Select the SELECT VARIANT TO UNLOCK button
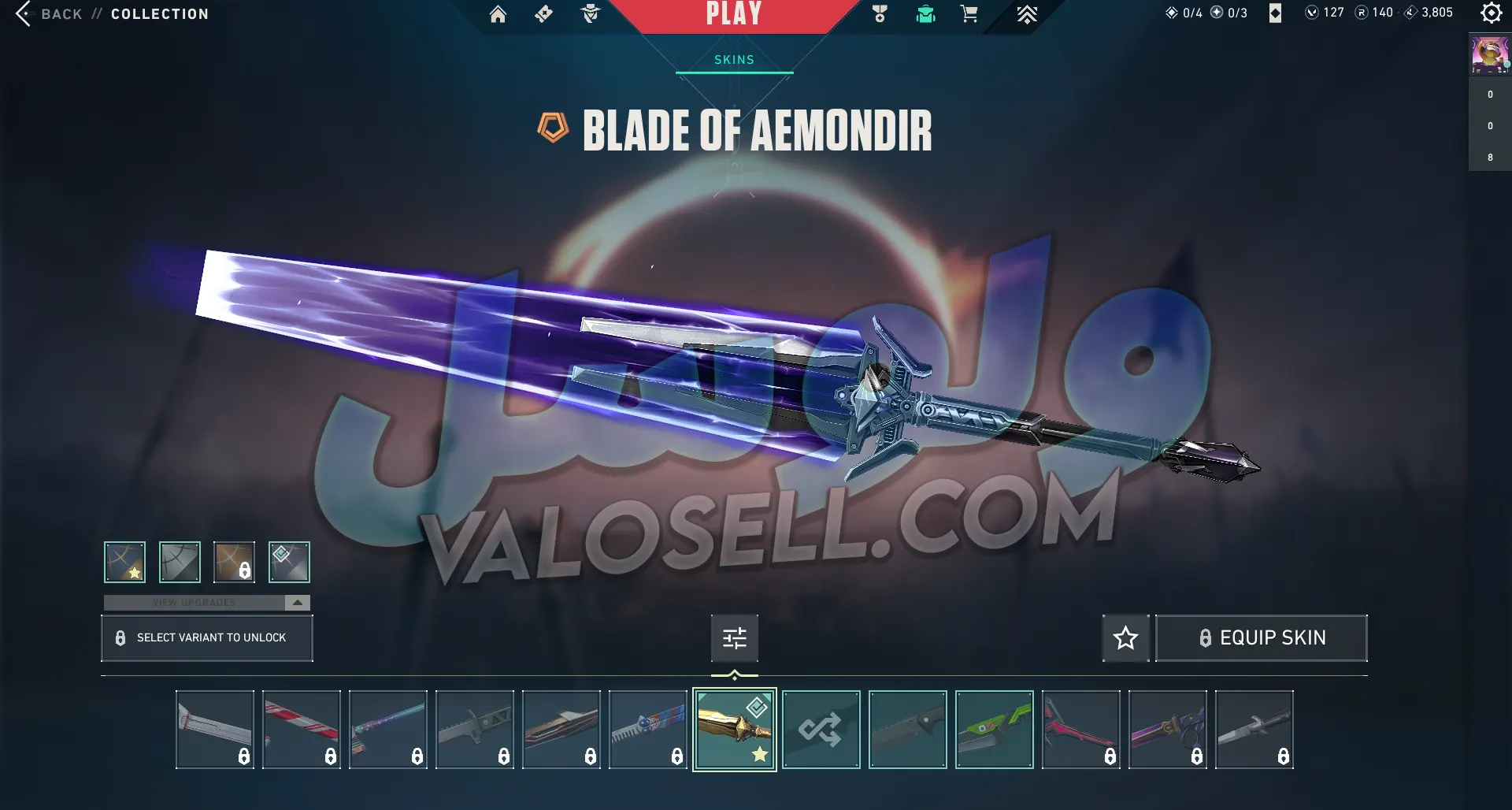Screen dimensions: 1512x810 206,637
